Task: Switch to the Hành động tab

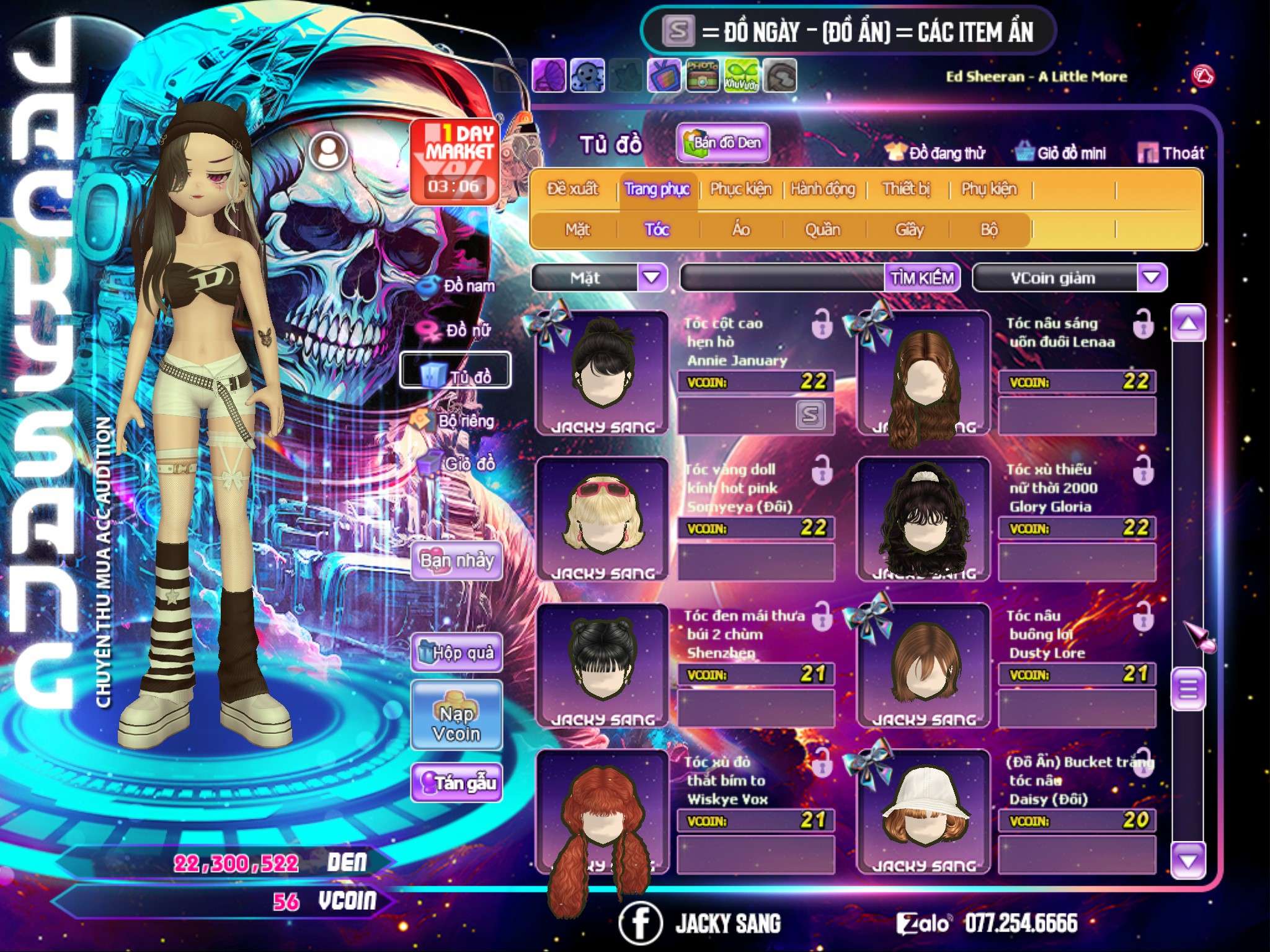Action: pos(823,189)
